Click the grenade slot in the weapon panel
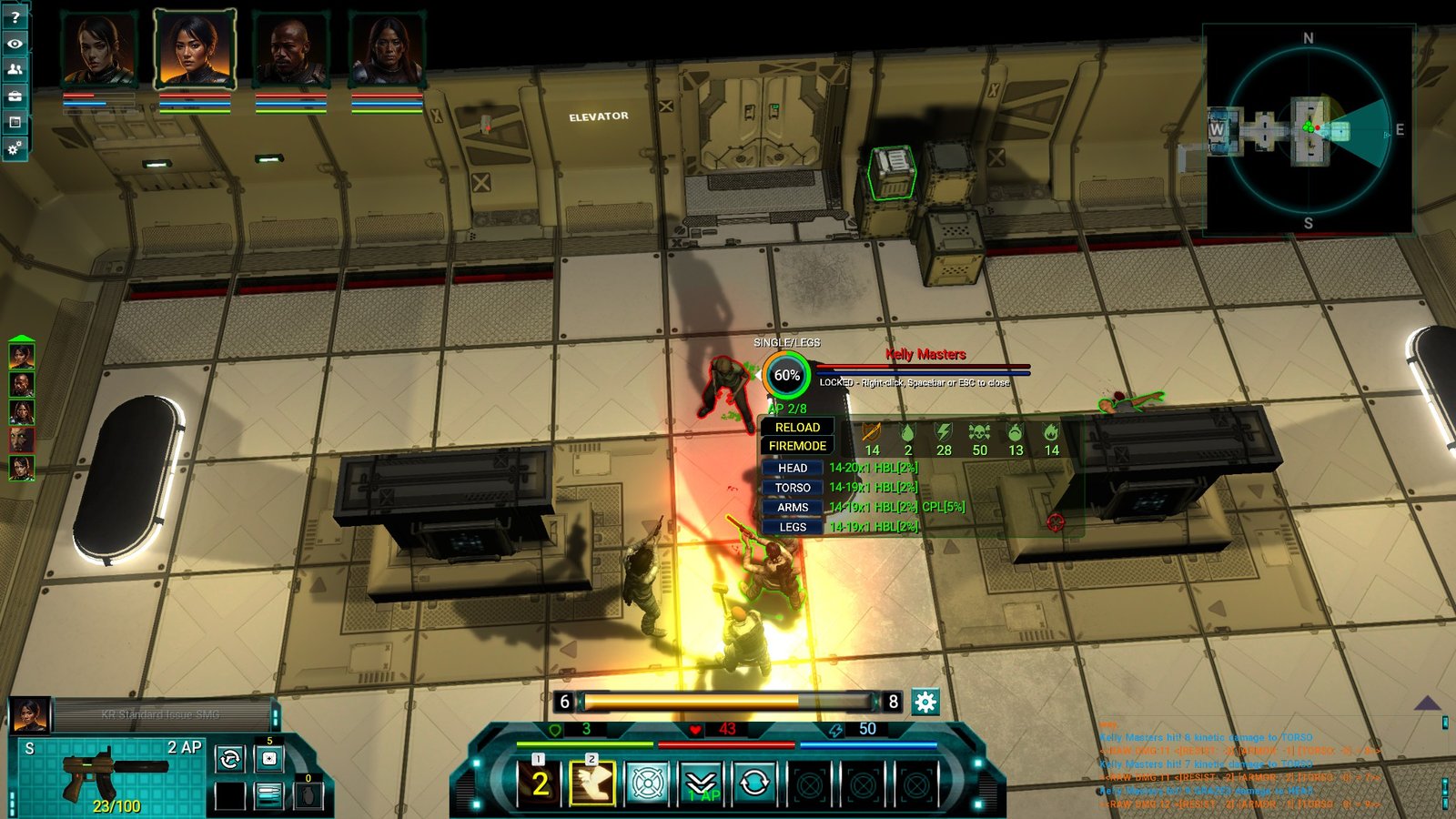 pyautogui.click(x=308, y=795)
